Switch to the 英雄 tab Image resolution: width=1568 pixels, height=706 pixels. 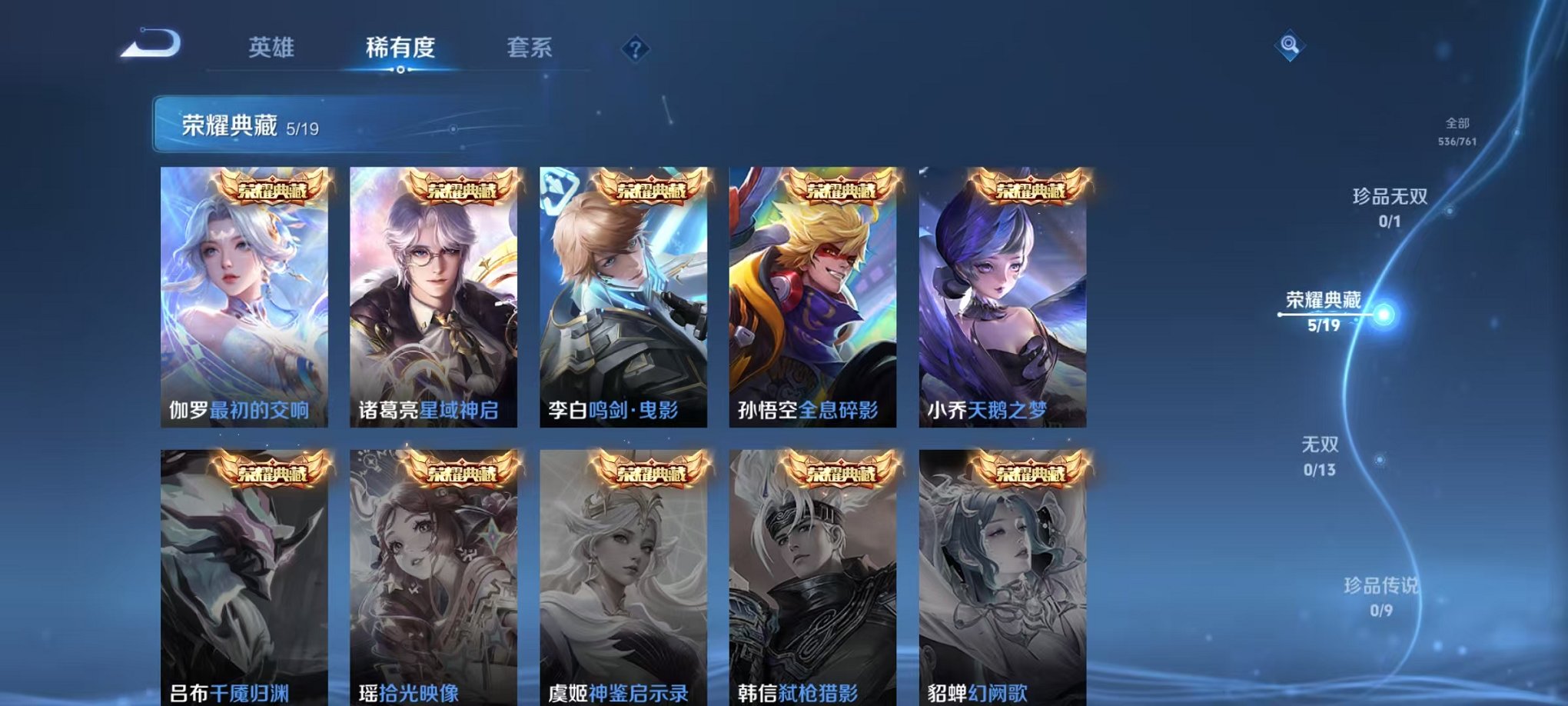point(271,46)
